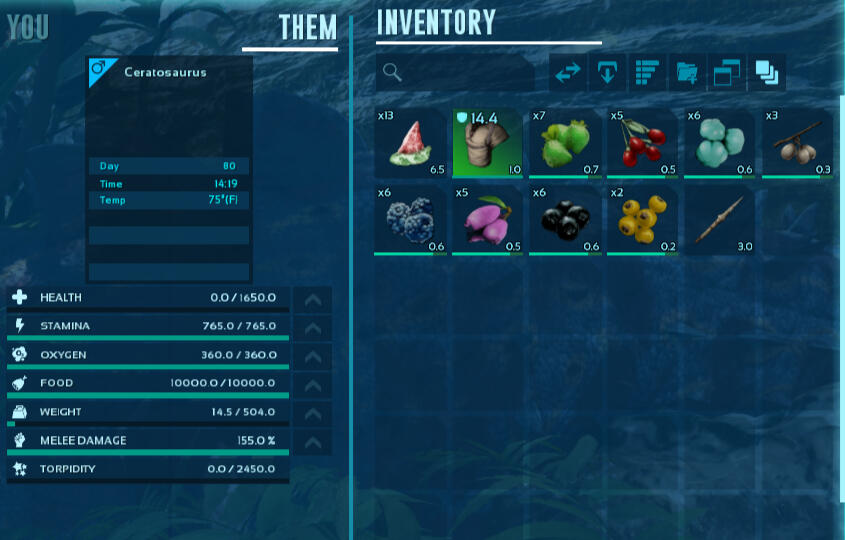Open the sort items button
The image size is (845, 540).
pos(648,73)
